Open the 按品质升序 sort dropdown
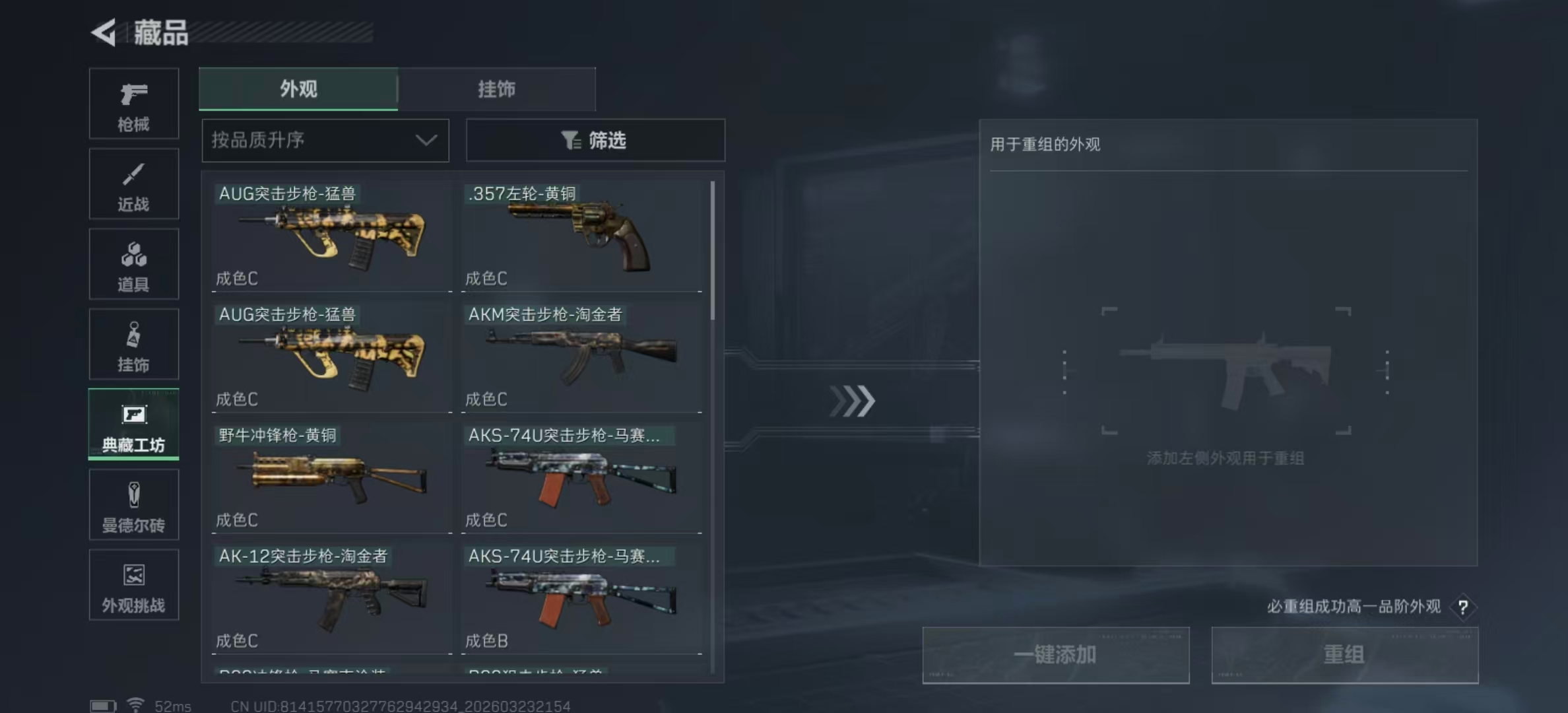The height and width of the screenshot is (713, 1568). (325, 140)
